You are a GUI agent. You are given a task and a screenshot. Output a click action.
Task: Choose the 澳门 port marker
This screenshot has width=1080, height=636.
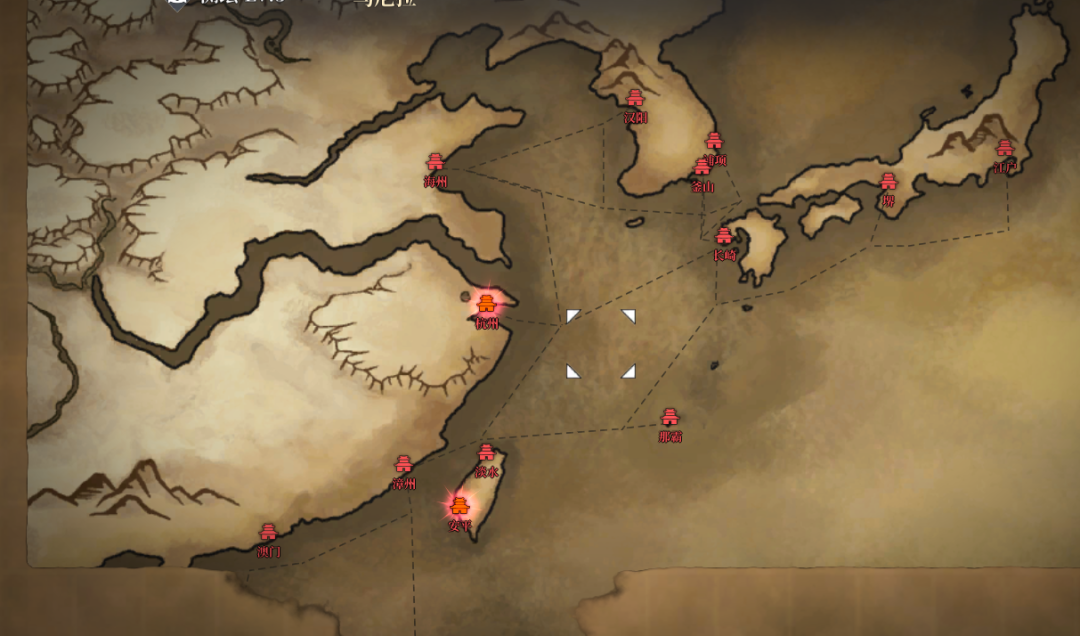268,533
